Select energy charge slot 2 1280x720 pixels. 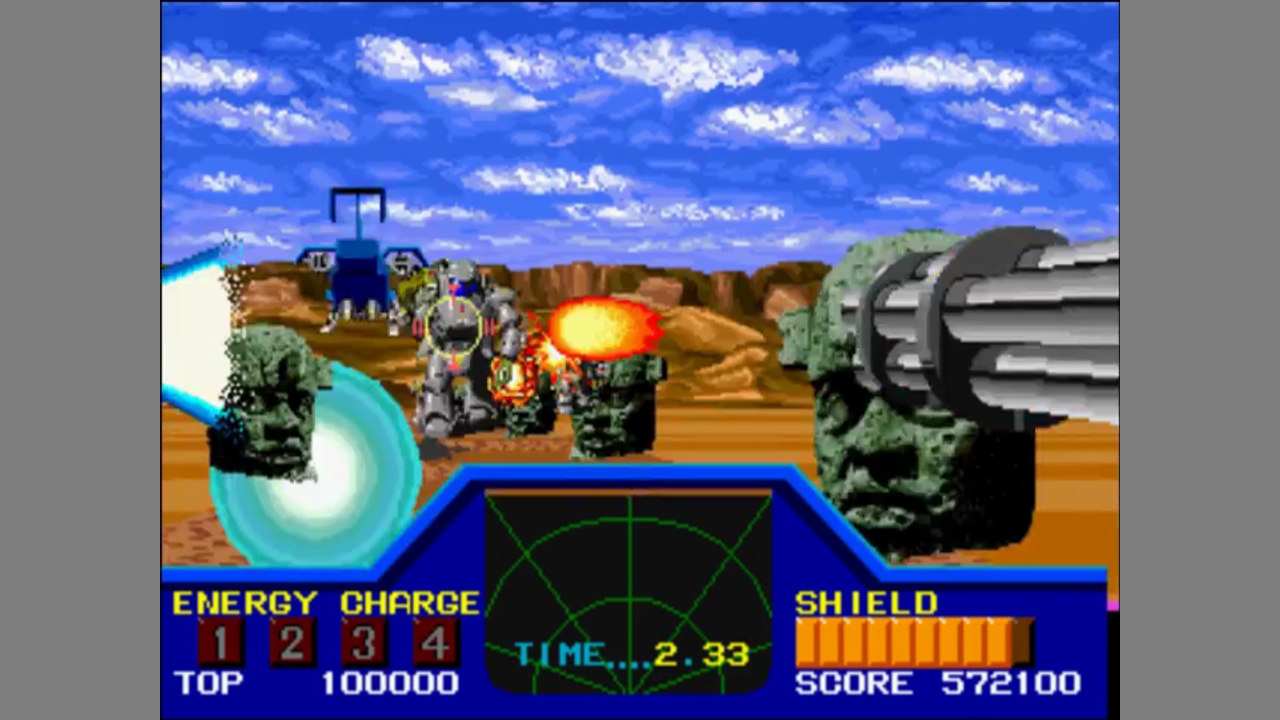point(292,642)
